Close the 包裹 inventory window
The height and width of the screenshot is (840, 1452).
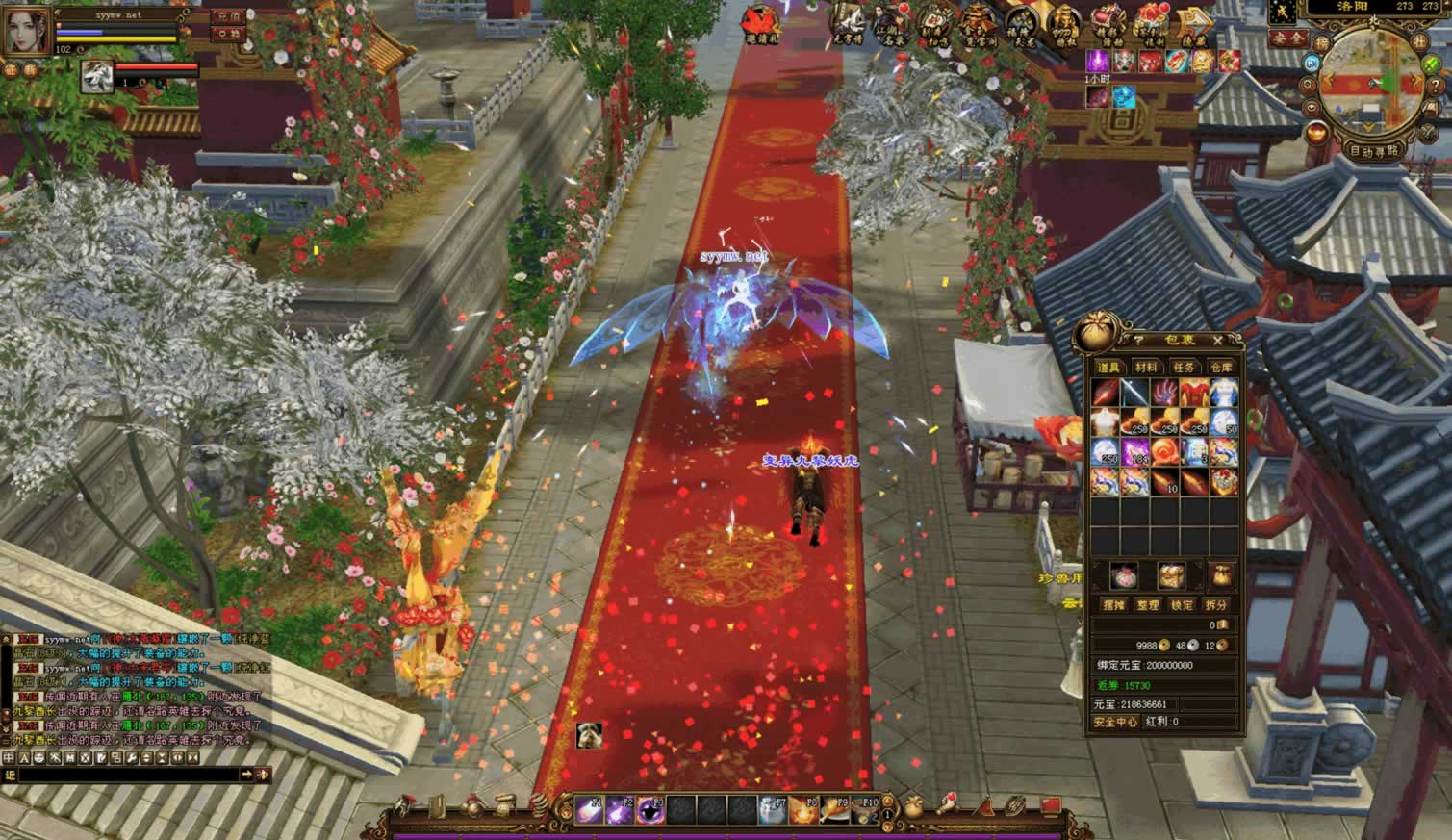tap(1217, 341)
